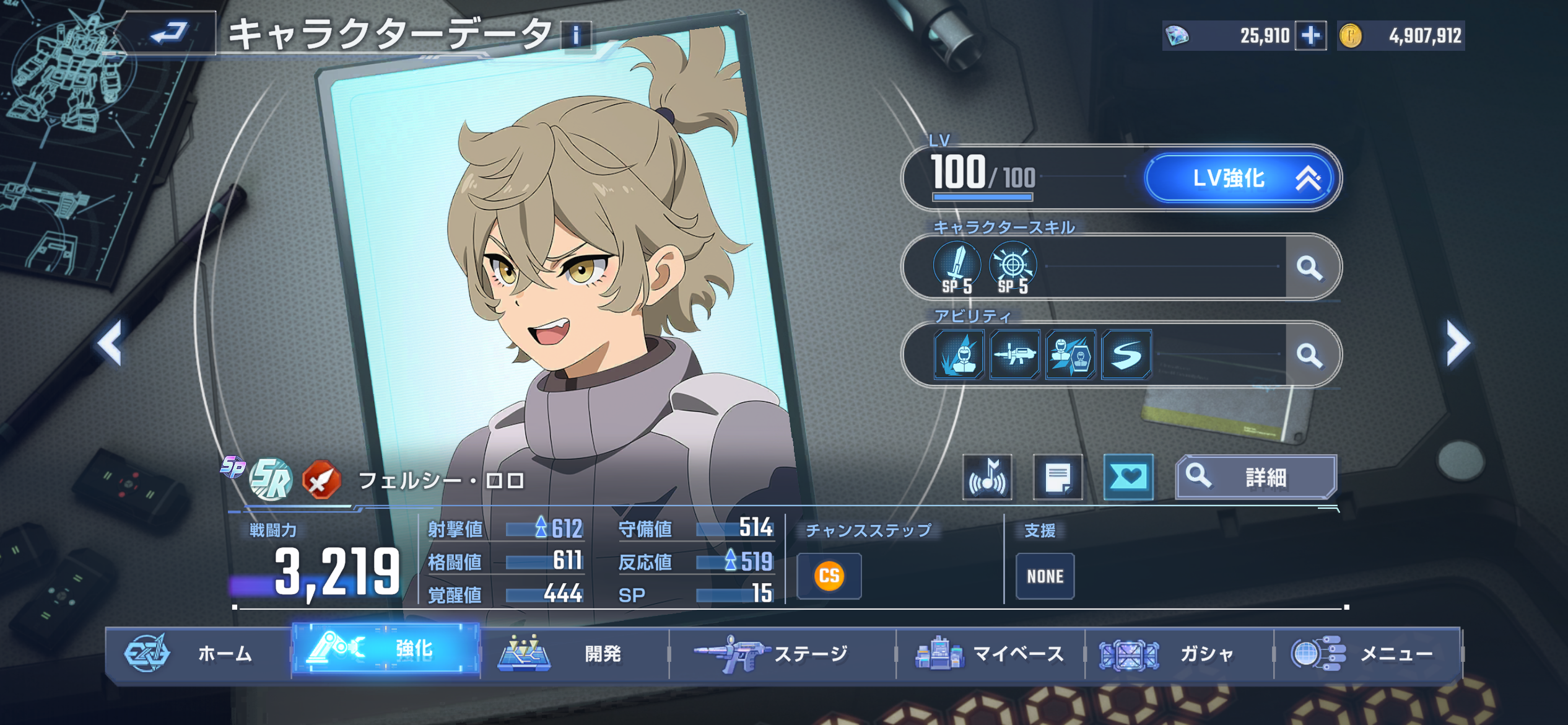This screenshot has width=1568, height=725.
Task: Add diamonds with the plus button
Action: pyautogui.click(x=1310, y=35)
